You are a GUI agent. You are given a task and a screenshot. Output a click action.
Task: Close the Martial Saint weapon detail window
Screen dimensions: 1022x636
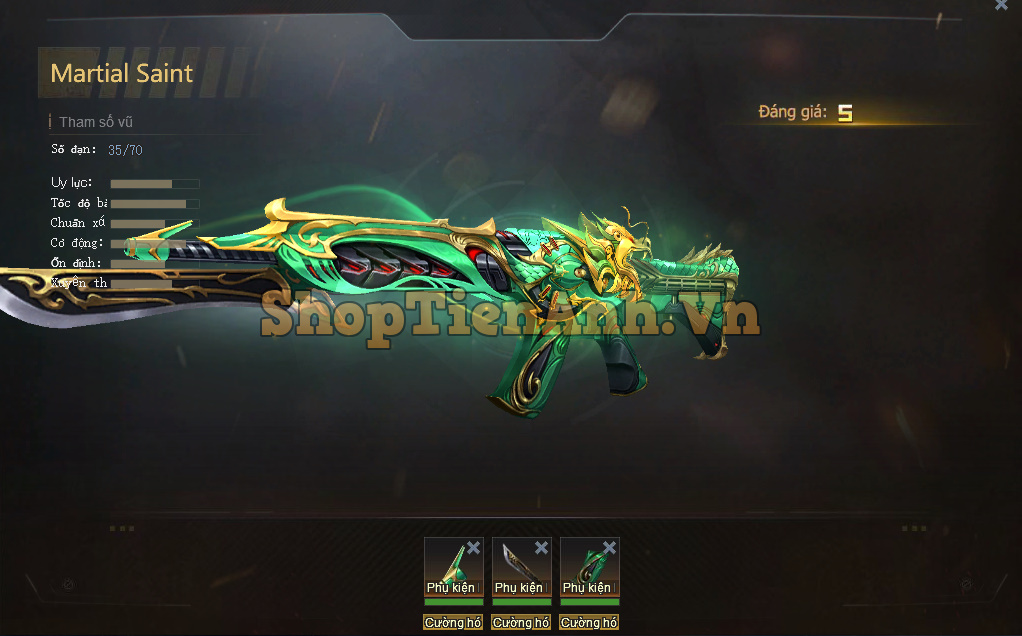tap(1001, 6)
